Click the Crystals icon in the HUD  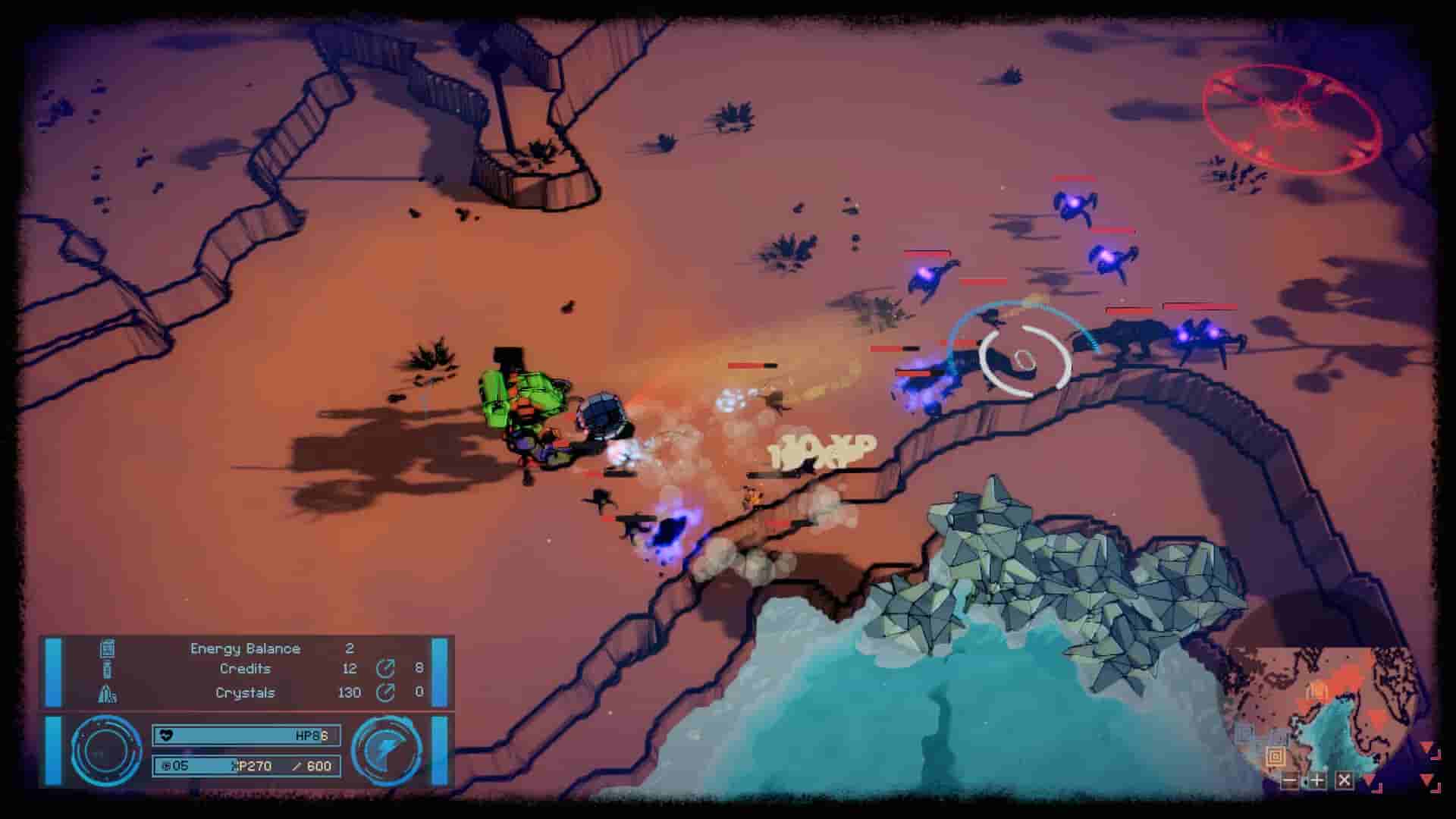[x=108, y=692]
